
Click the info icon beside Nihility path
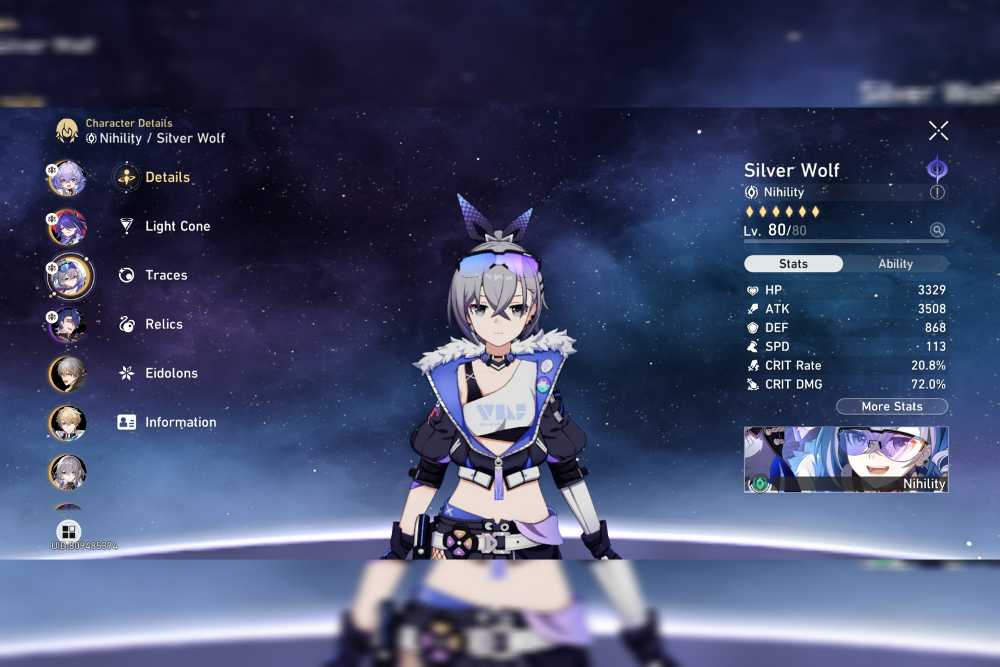tap(937, 192)
